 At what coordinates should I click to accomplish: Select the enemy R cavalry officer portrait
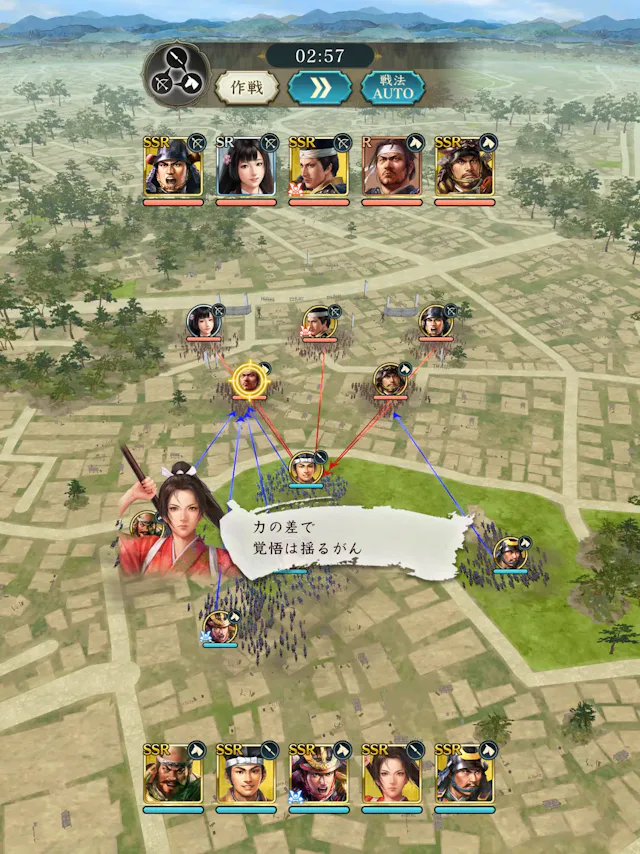[x=392, y=167]
